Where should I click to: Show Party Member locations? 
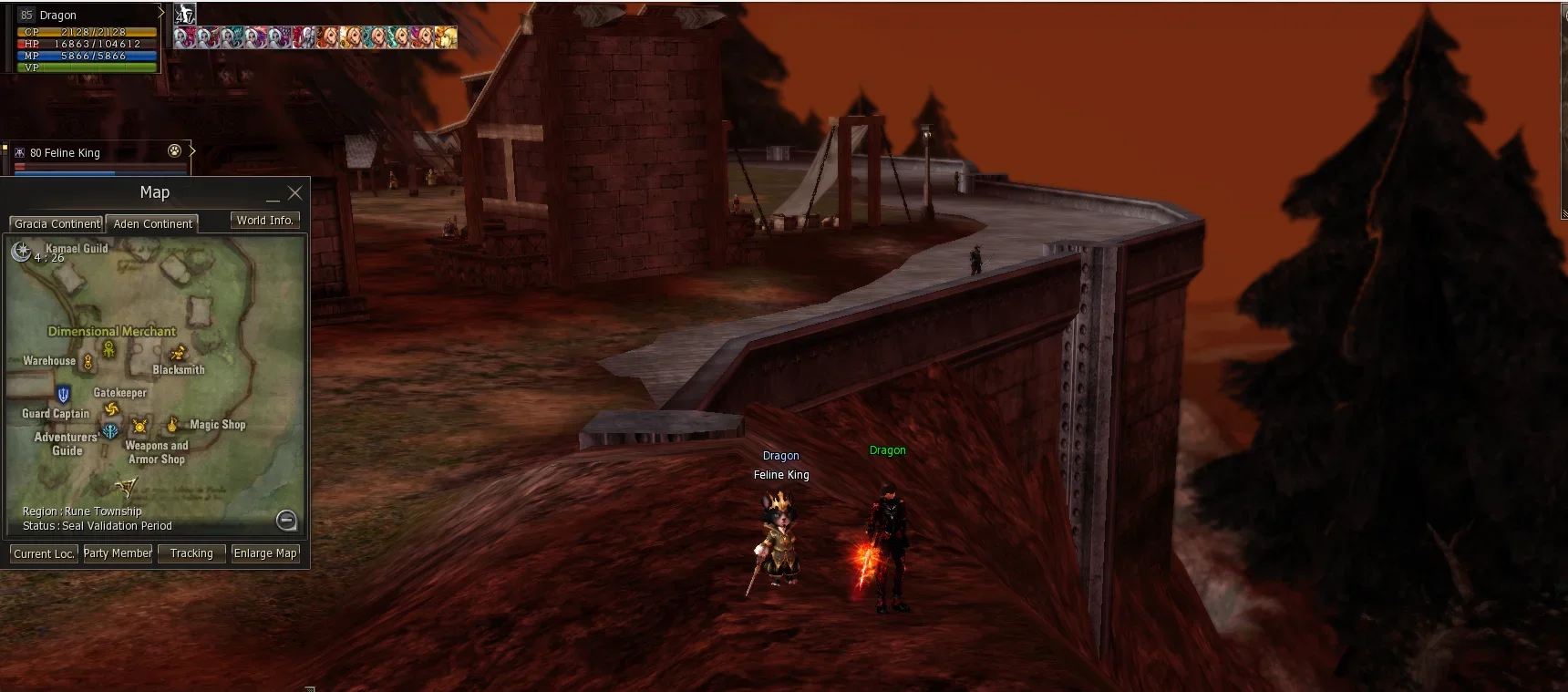tap(118, 553)
